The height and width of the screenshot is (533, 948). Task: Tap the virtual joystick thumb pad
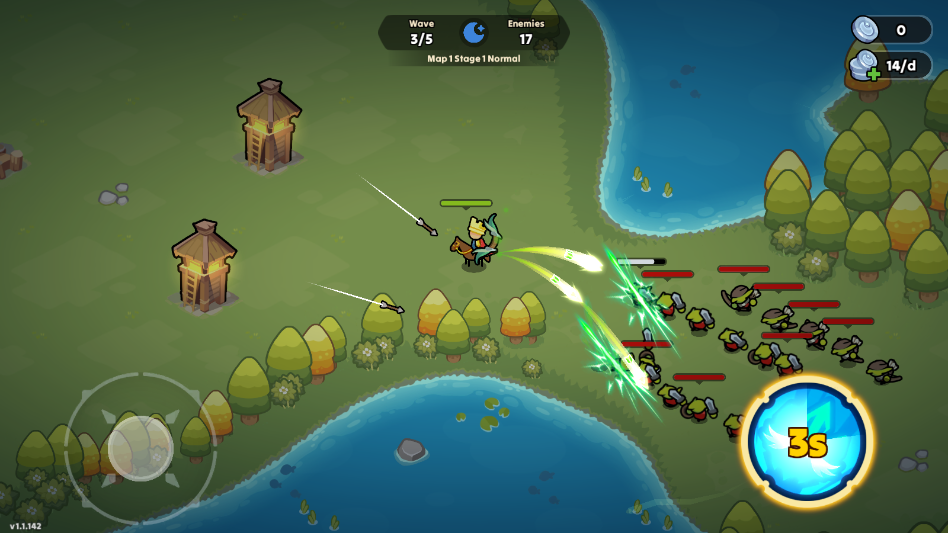point(140,446)
